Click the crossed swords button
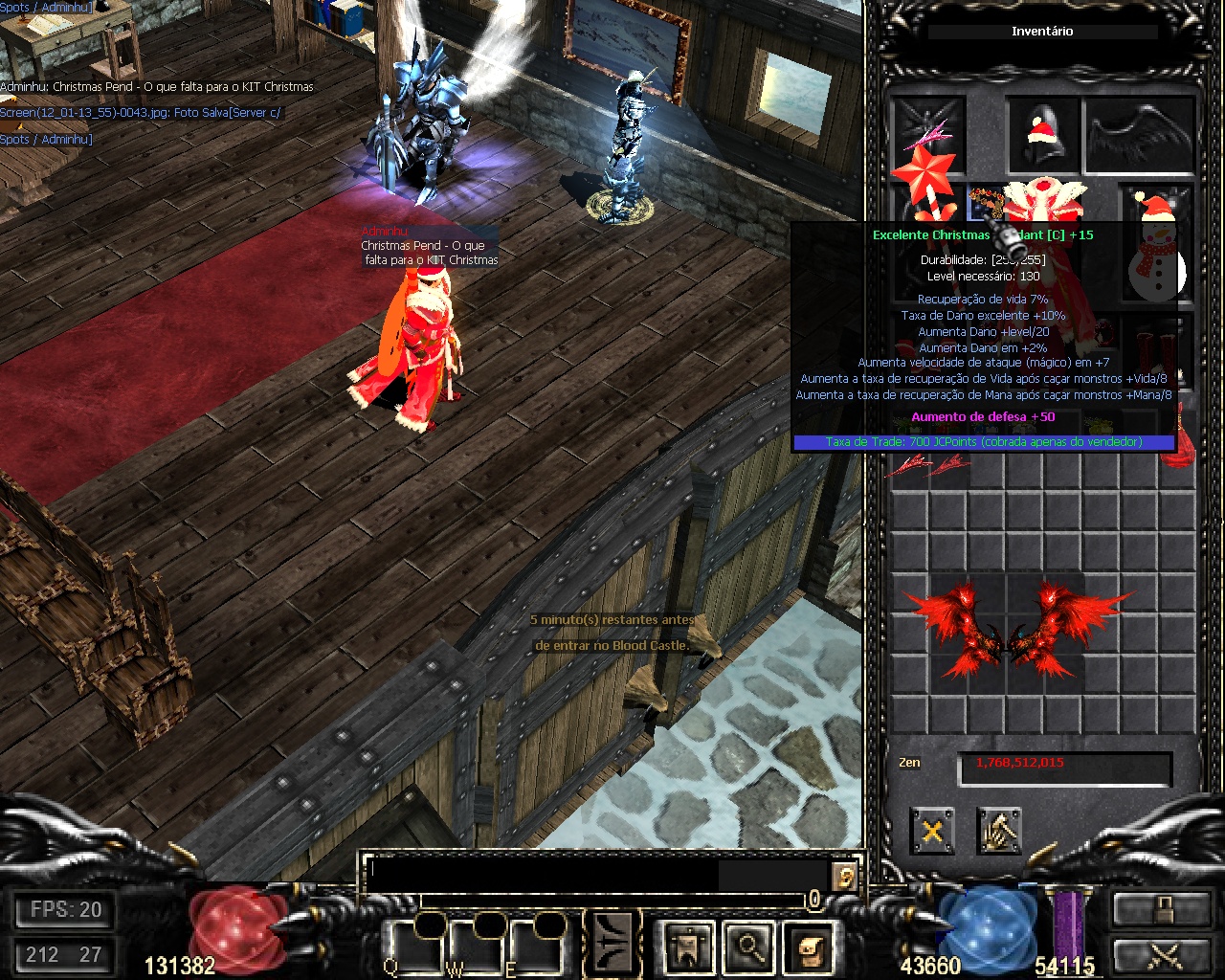 1162,956
